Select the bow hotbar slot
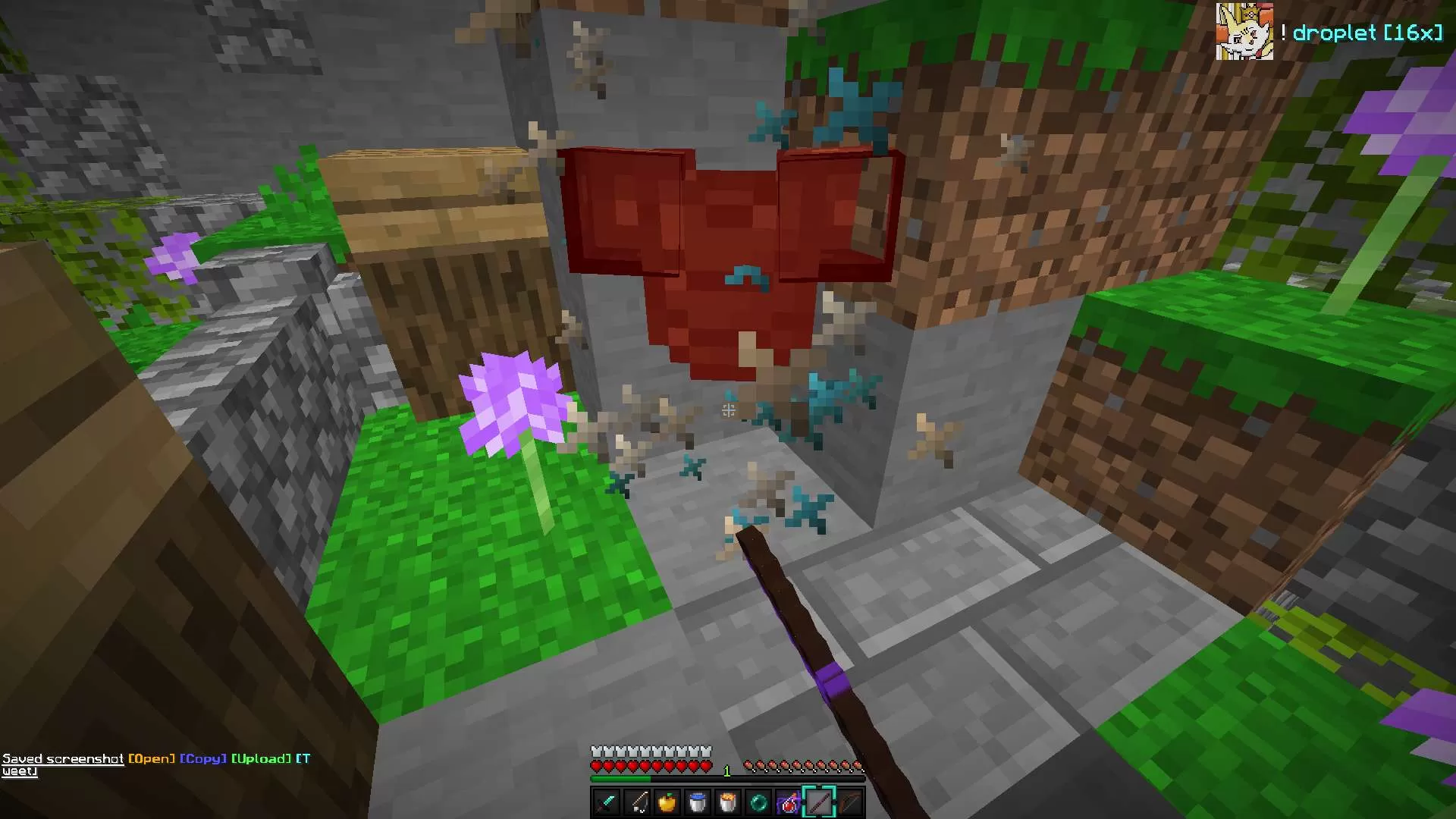Viewport: 1456px width, 819px height. point(849,802)
